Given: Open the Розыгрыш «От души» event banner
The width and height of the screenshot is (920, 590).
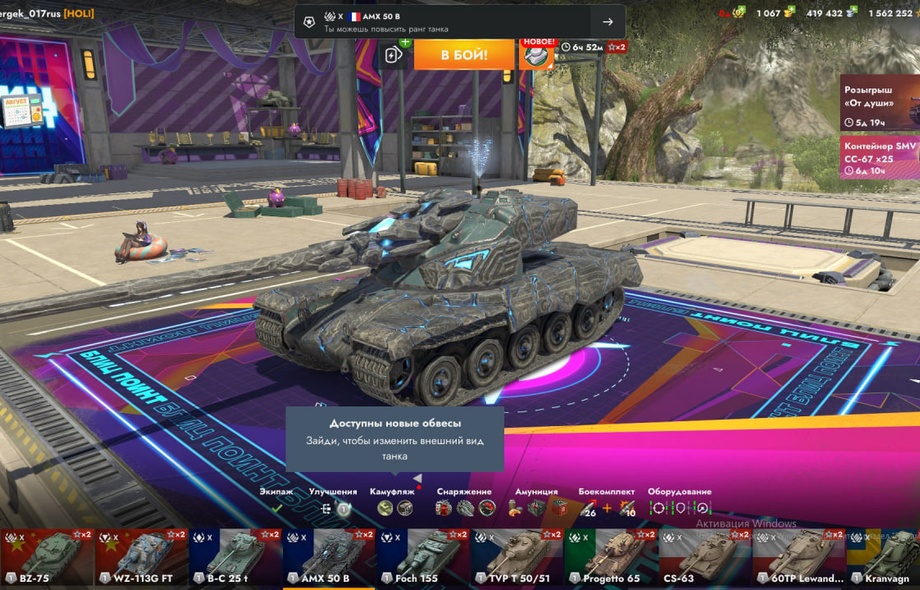Looking at the screenshot, I should [x=879, y=102].
